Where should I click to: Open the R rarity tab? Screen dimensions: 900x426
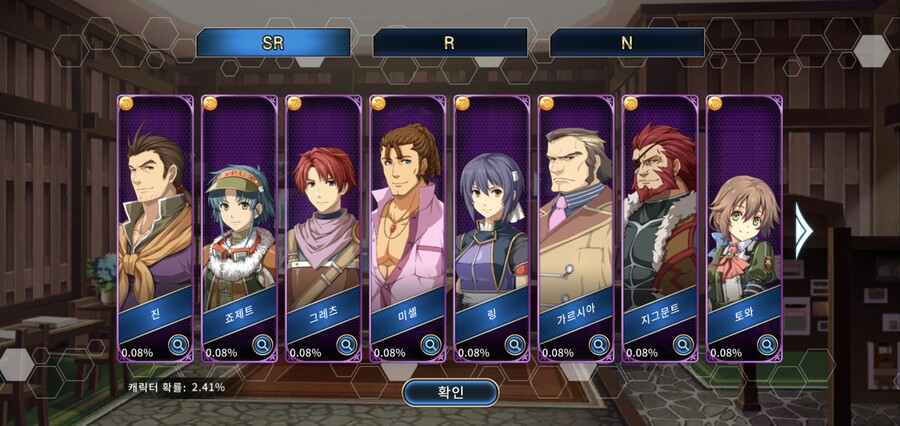point(450,43)
